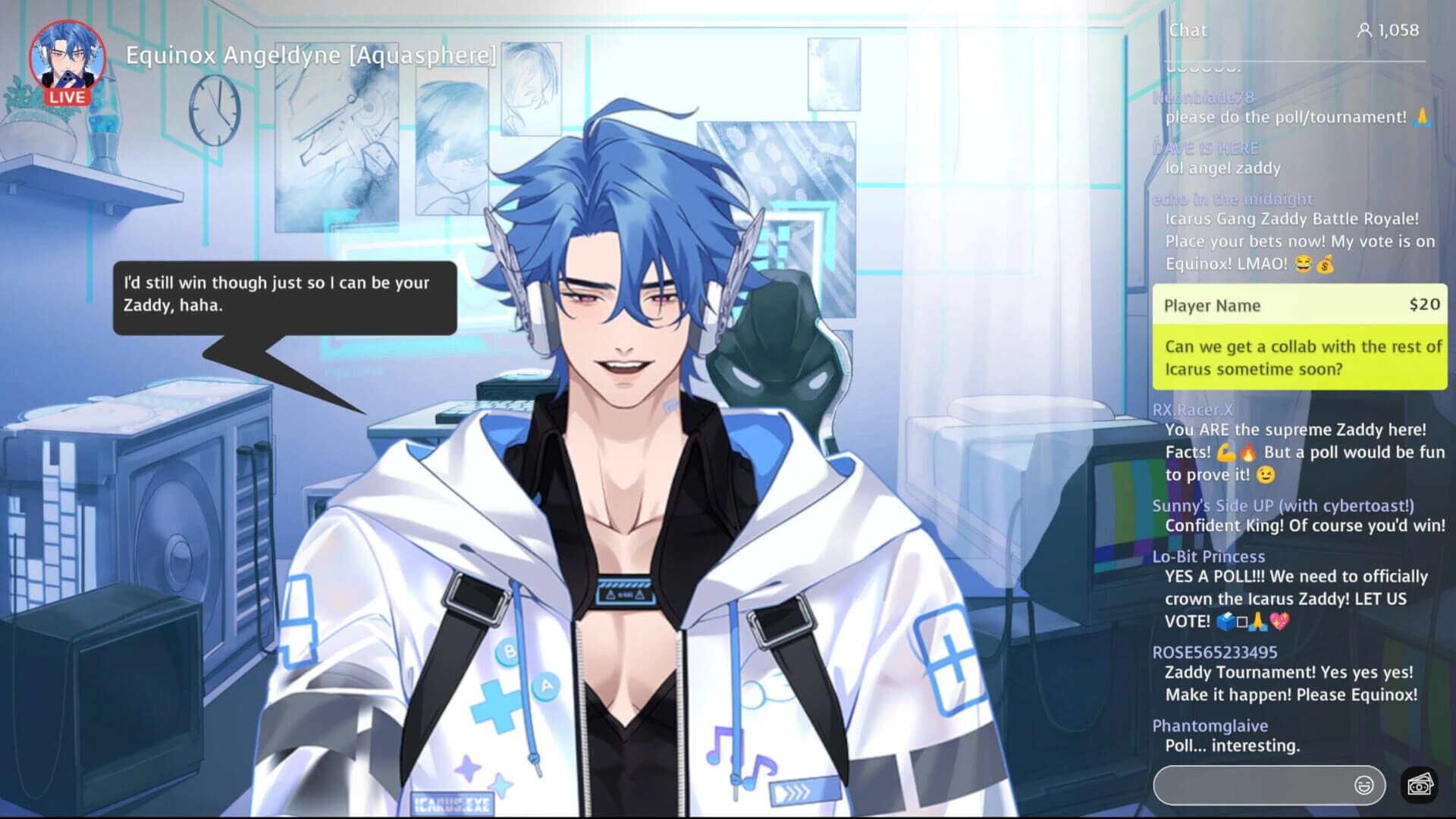The width and height of the screenshot is (1456, 819).
Task: Click the username Phantomglaive
Action: point(1210,725)
